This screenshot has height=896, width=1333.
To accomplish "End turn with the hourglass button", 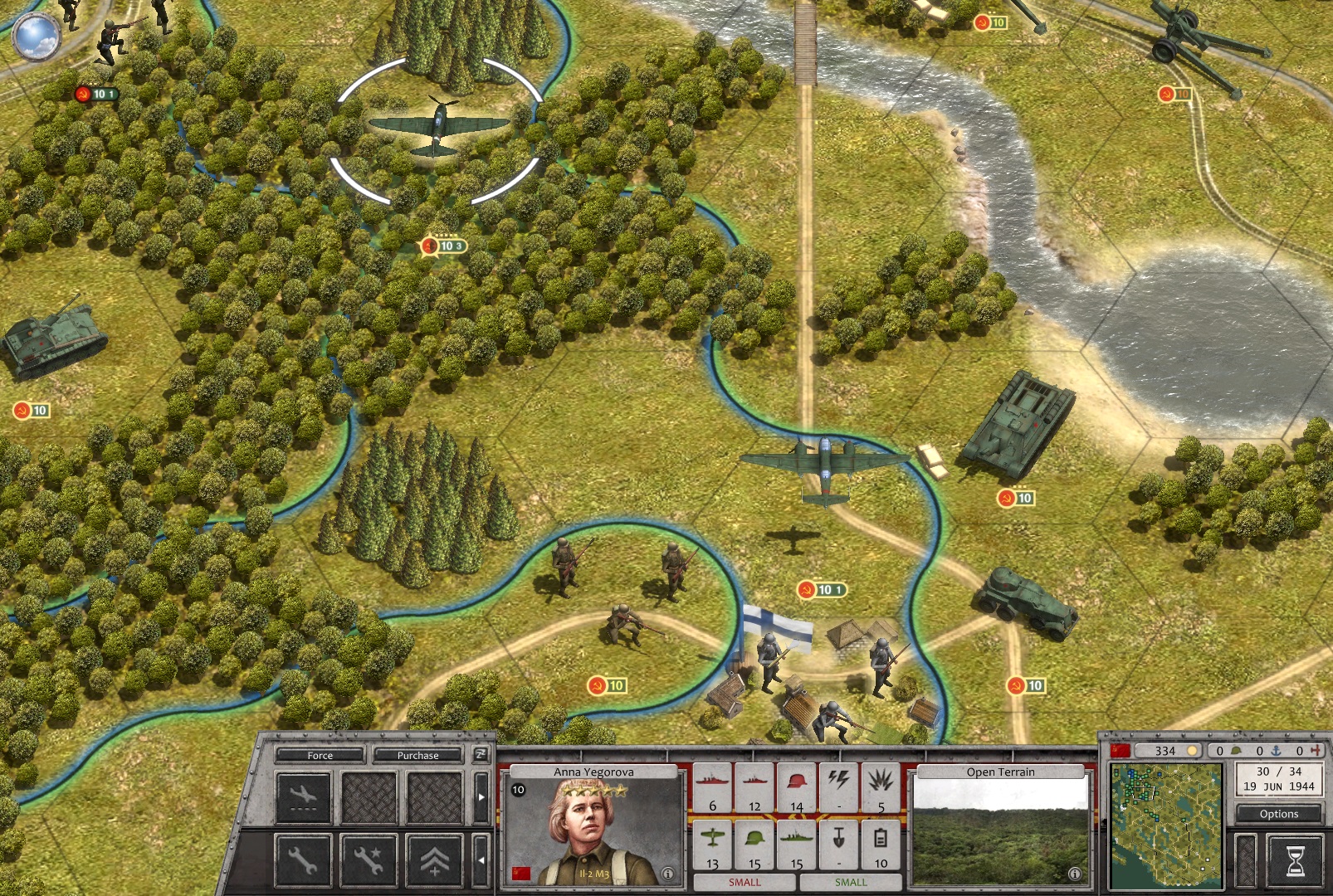I will tap(1295, 860).
